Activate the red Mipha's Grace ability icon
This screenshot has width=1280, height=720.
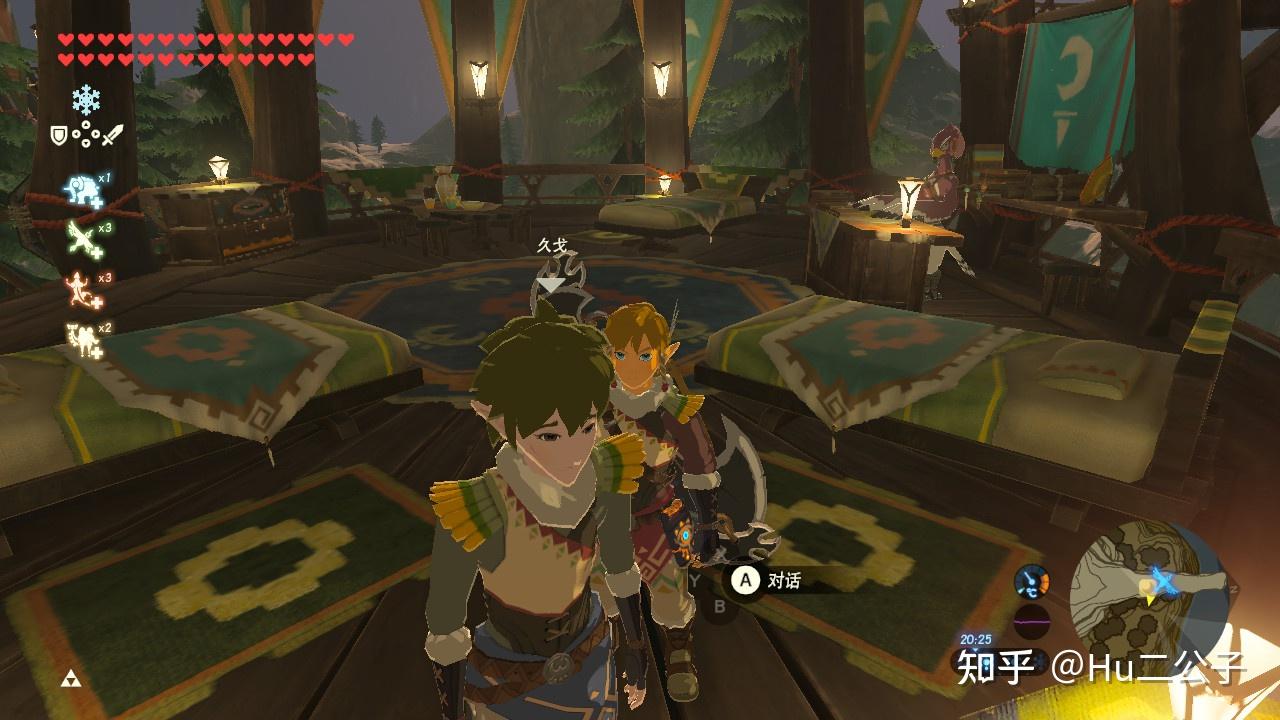click(83, 289)
